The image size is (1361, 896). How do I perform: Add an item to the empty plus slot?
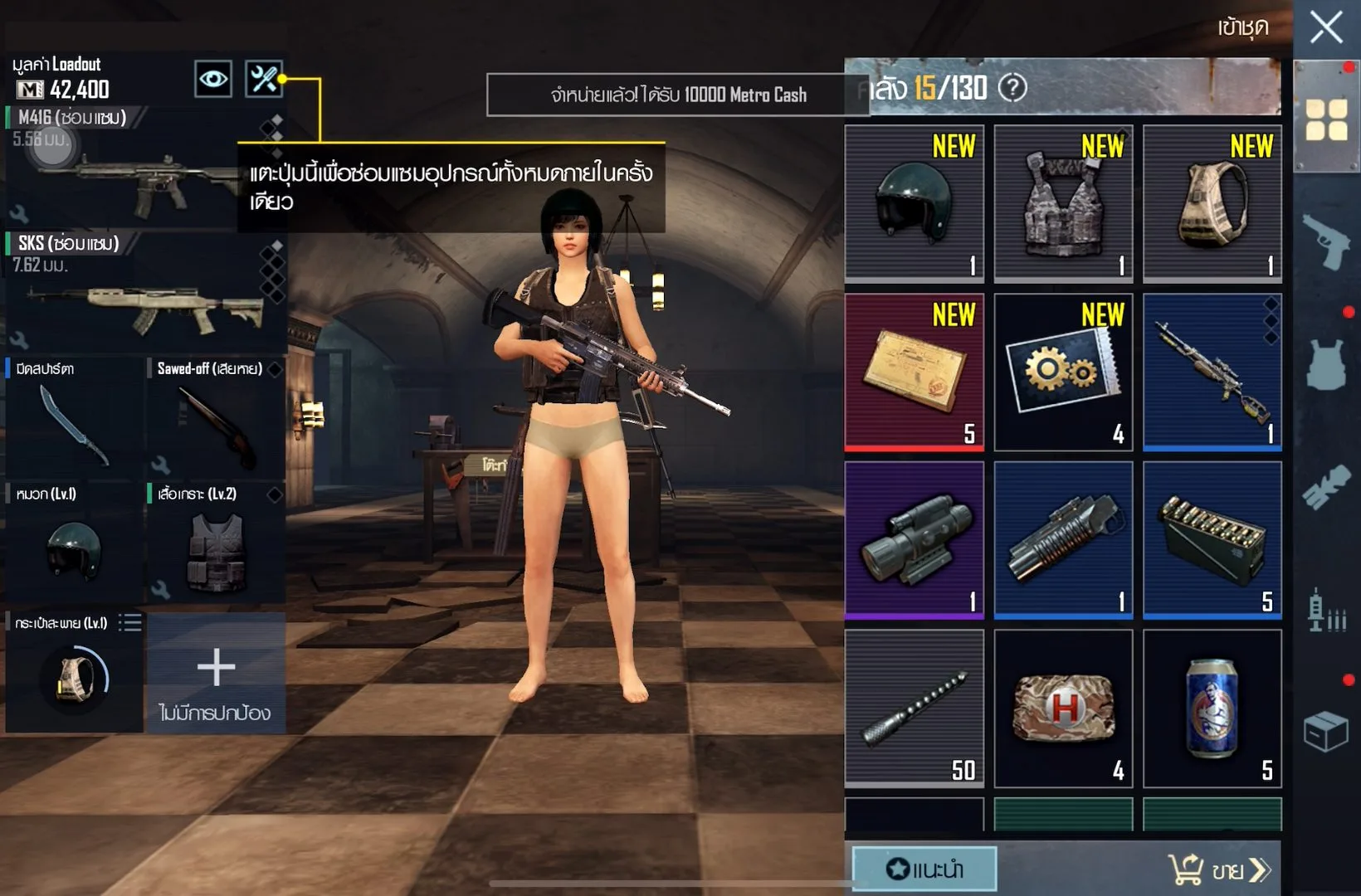[216, 674]
